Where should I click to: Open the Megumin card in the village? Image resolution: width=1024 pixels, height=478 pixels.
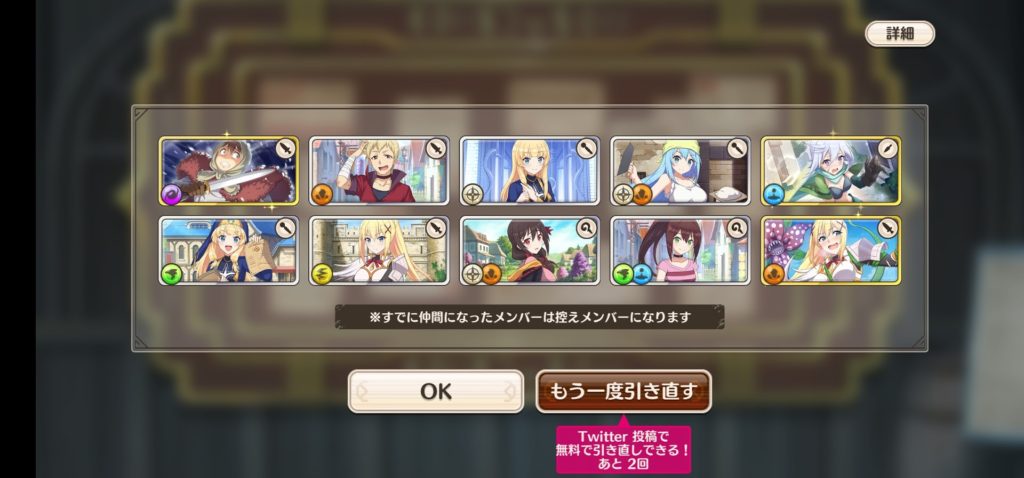coord(530,250)
